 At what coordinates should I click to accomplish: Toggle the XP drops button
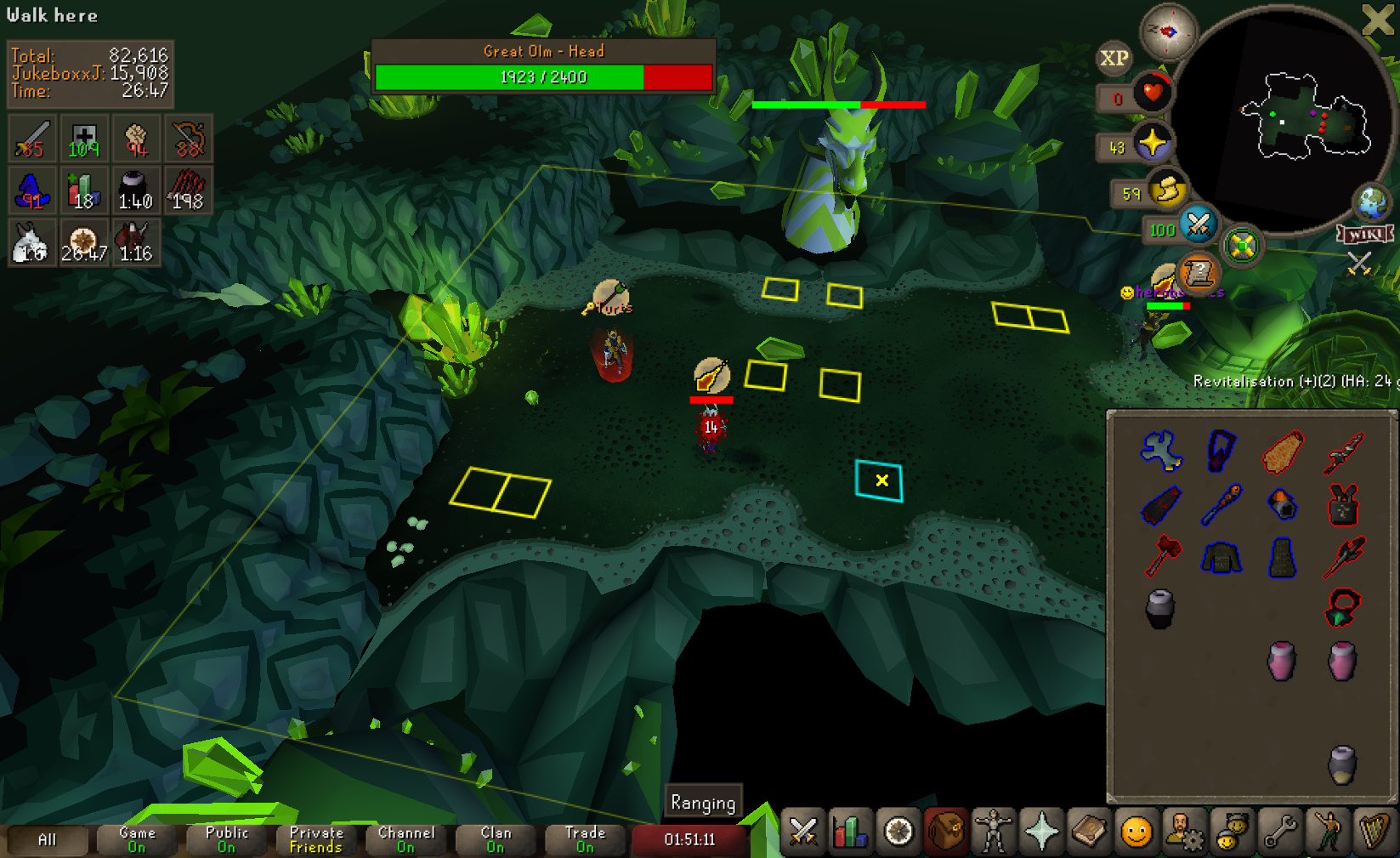click(x=1114, y=58)
